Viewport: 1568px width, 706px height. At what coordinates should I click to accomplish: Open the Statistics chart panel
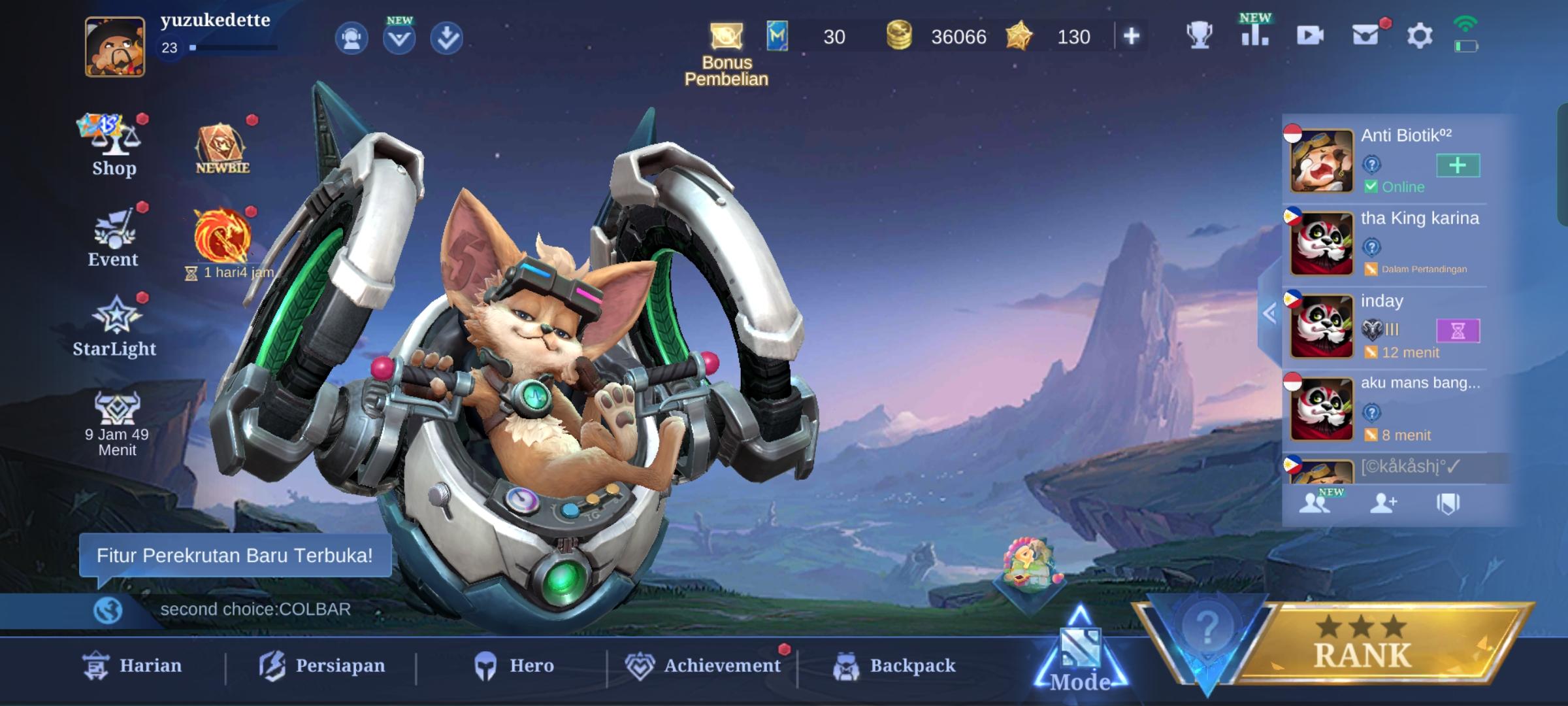tap(1256, 37)
